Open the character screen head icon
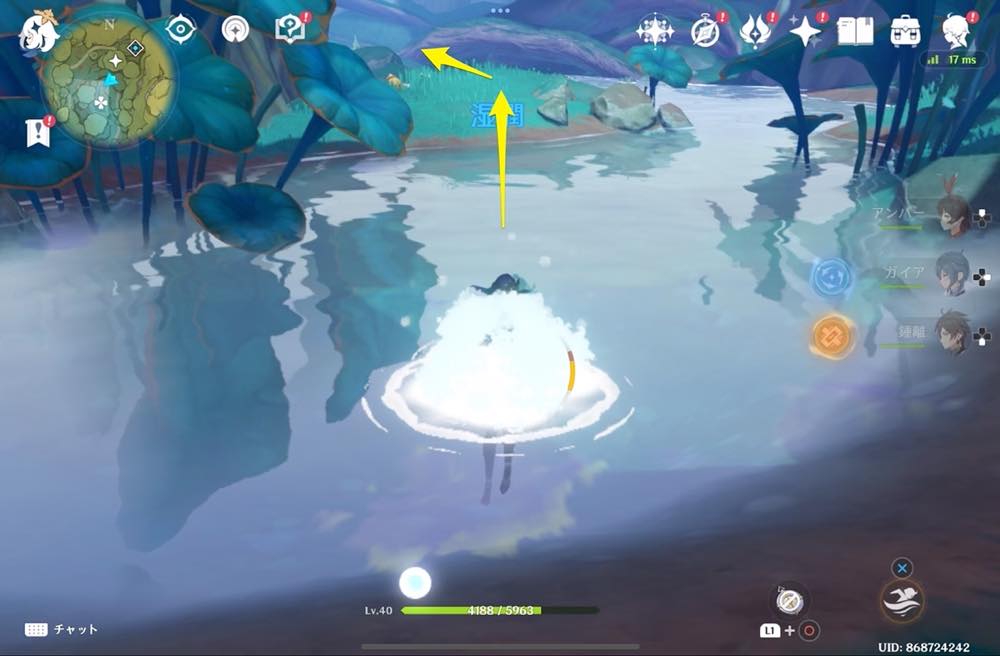The height and width of the screenshot is (656, 1000). point(957,31)
